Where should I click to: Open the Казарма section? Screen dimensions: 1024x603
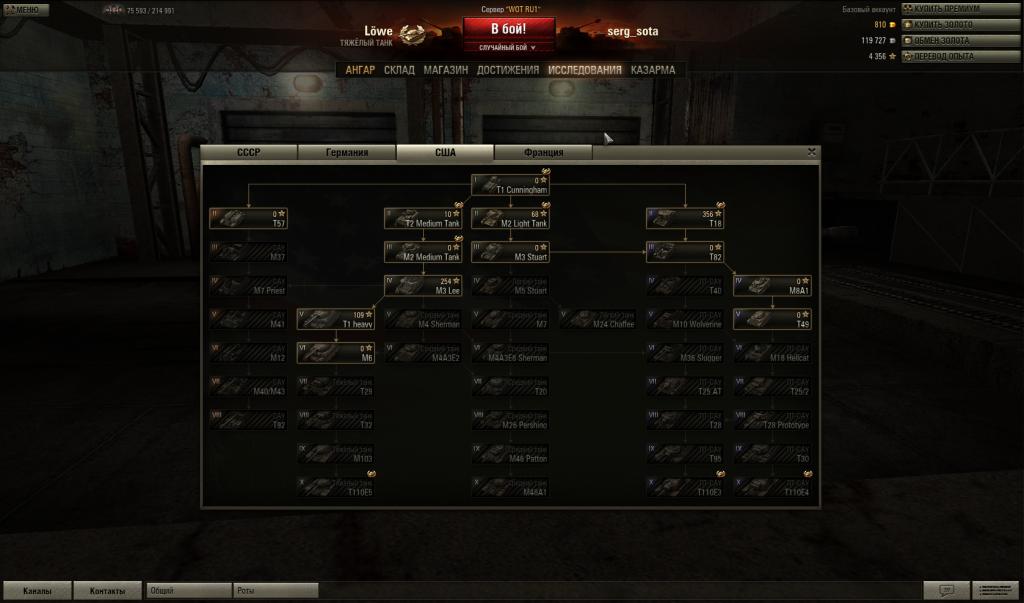tap(652, 70)
